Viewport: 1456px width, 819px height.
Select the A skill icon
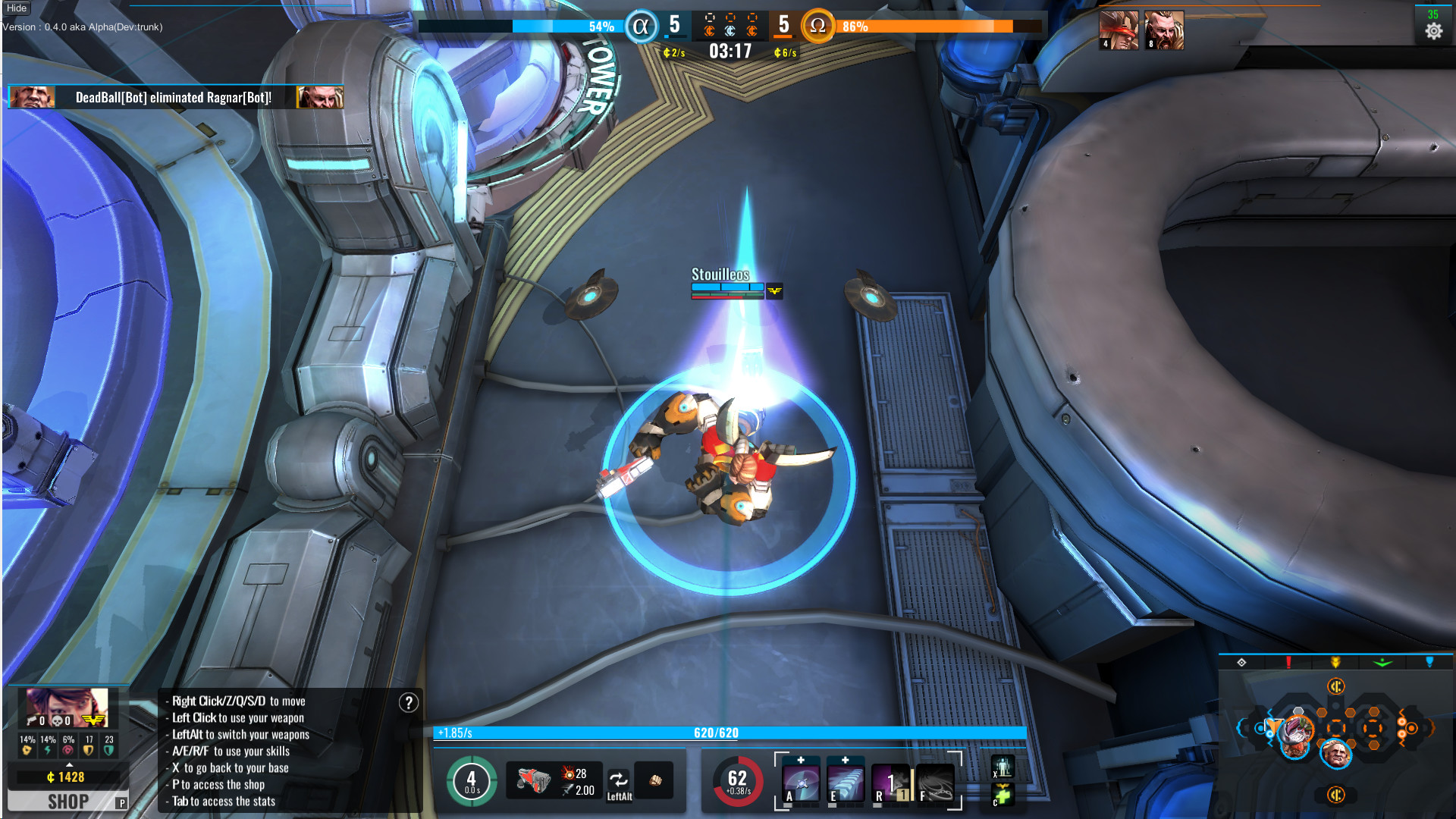(x=801, y=783)
